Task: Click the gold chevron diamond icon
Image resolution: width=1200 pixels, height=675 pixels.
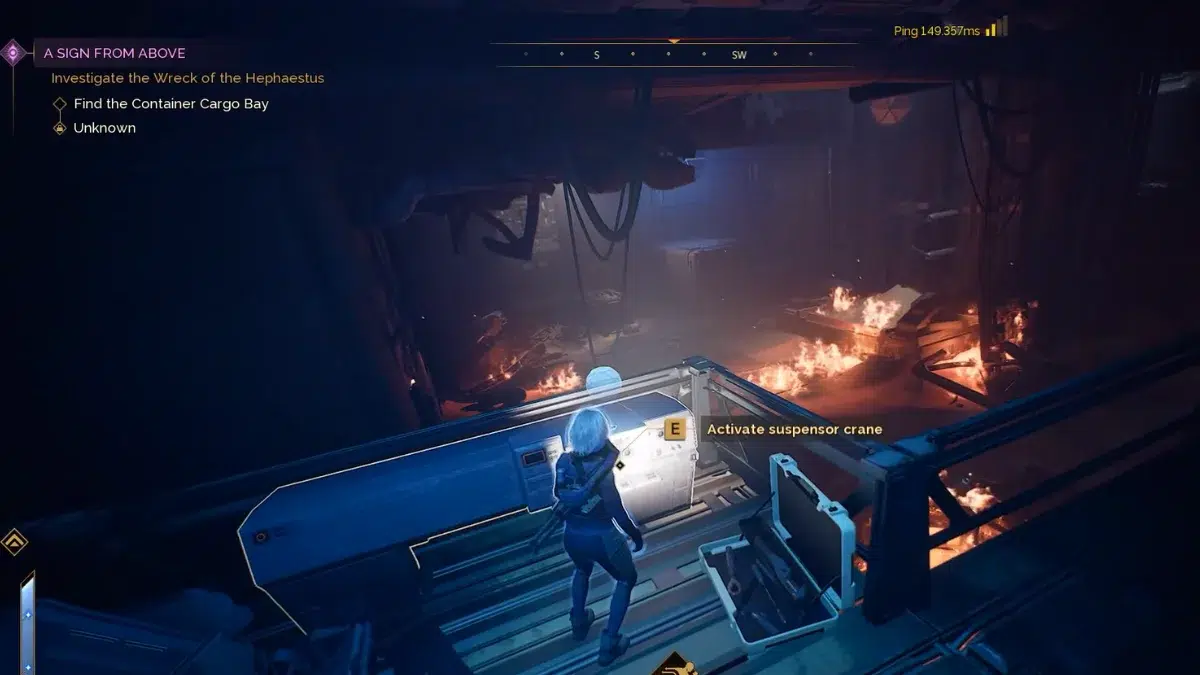Action: pos(14,542)
